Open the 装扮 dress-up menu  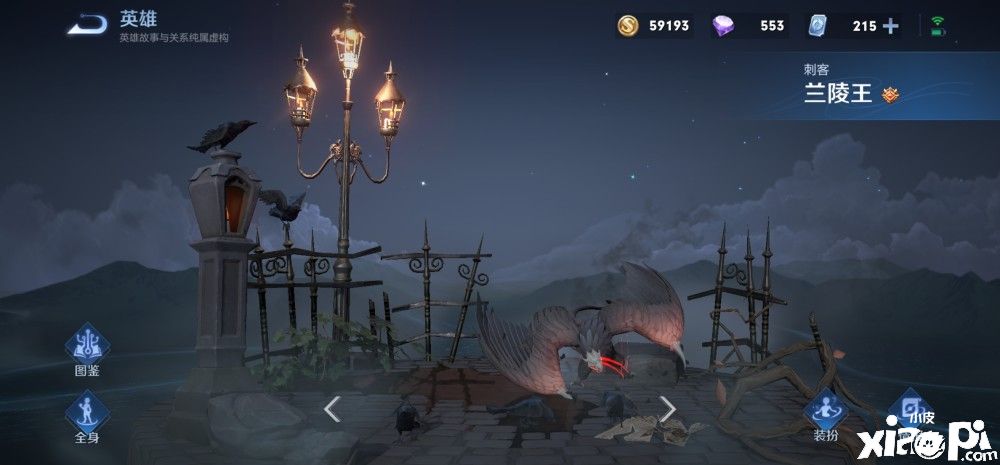[x=825, y=413]
